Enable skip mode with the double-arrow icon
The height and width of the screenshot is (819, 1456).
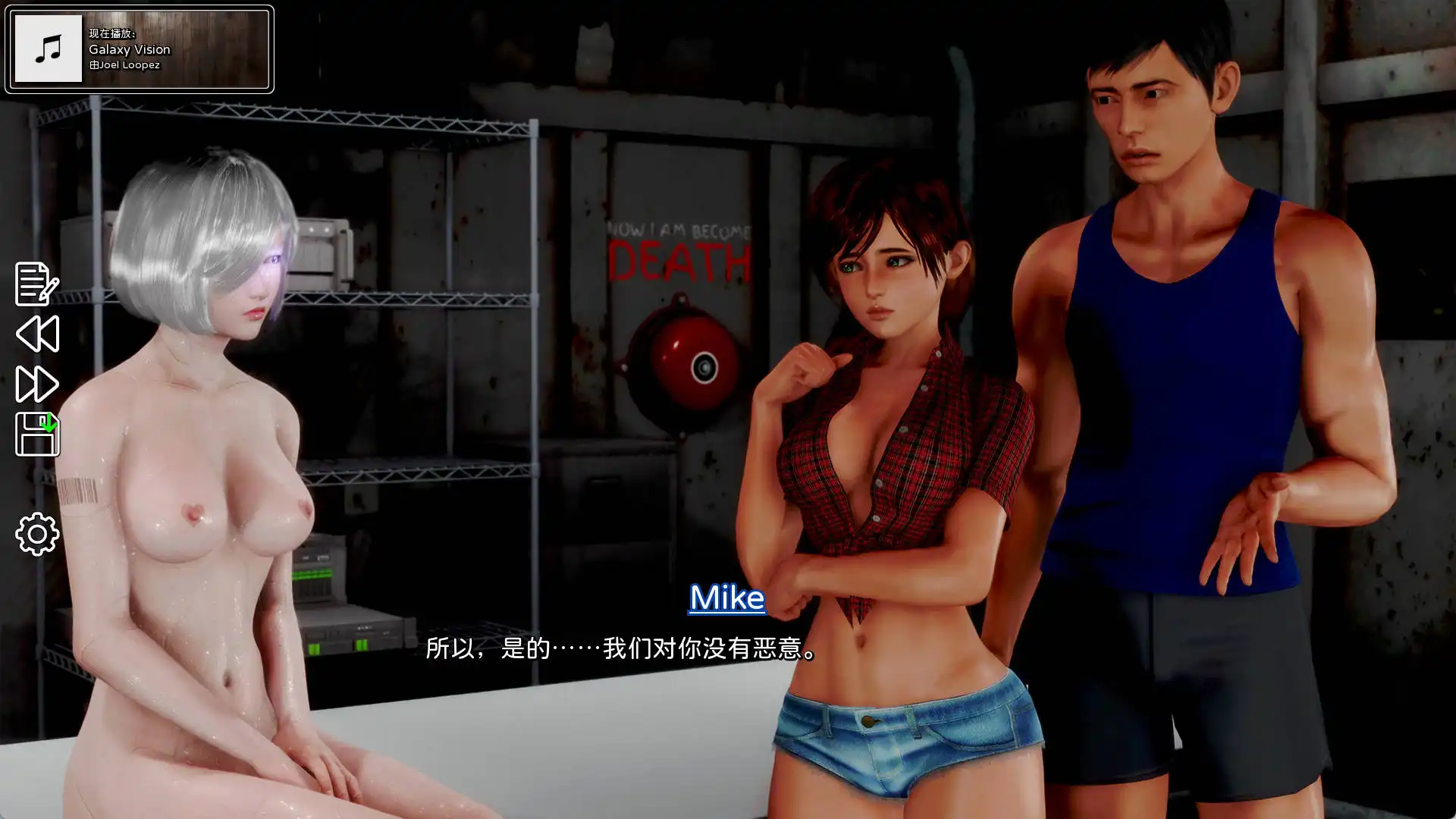click(x=36, y=385)
